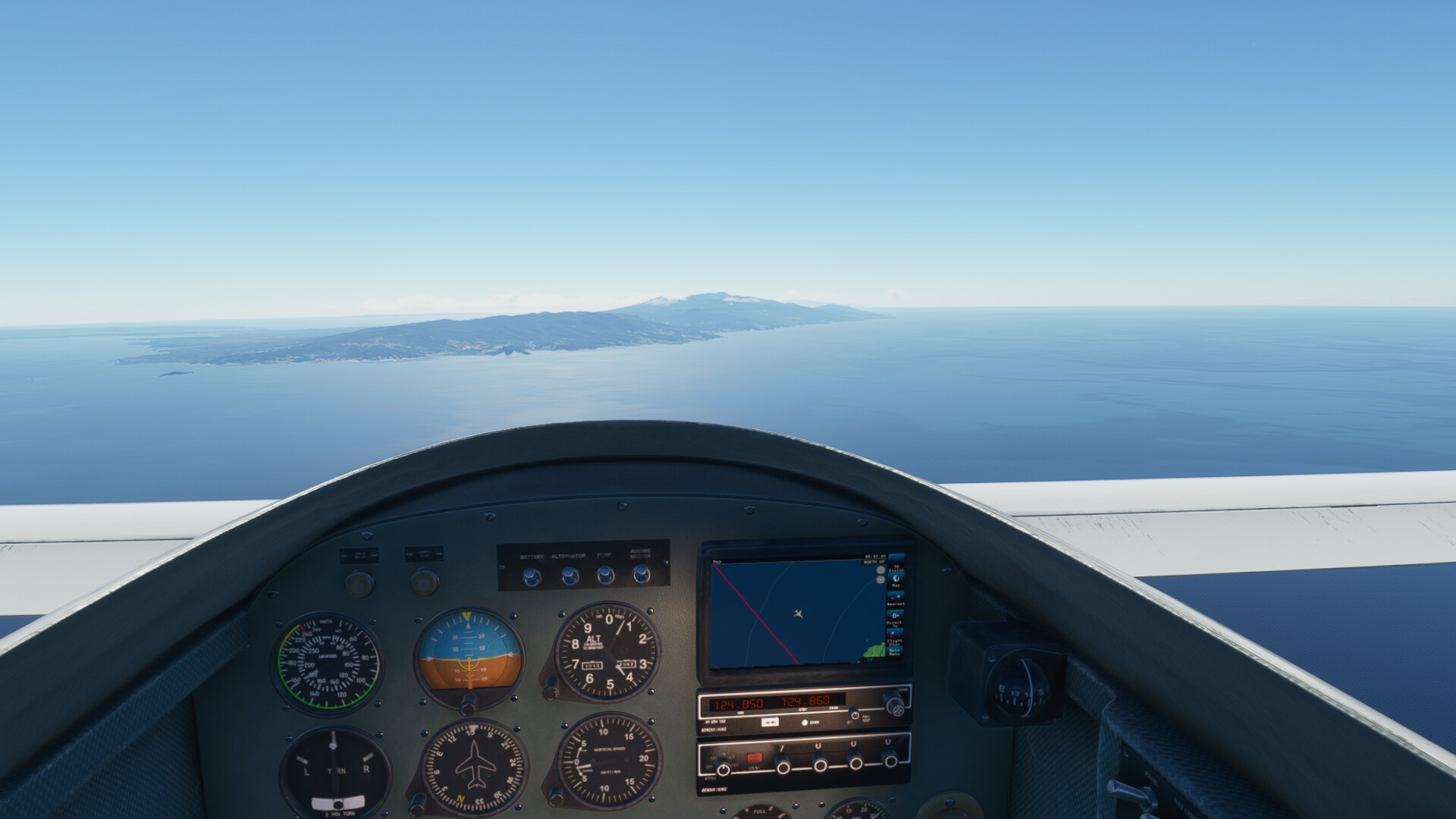Click the transponder IDENT button

tap(754, 758)
